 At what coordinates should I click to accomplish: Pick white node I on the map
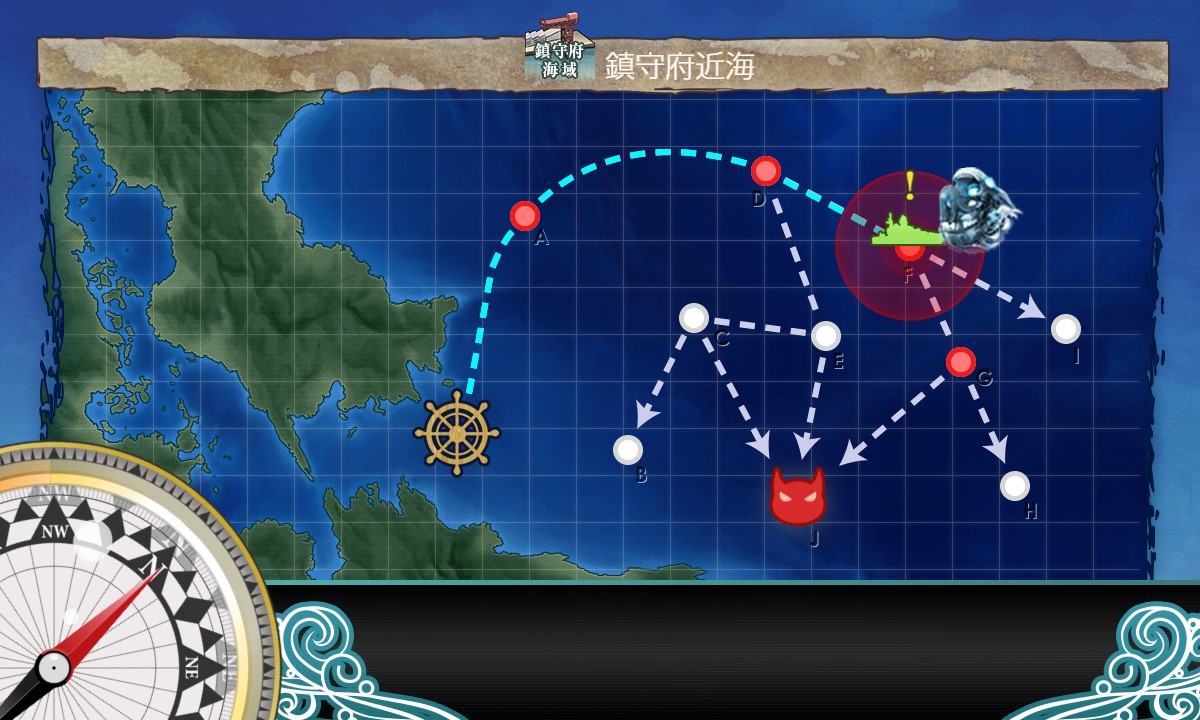pos(1066,328)
